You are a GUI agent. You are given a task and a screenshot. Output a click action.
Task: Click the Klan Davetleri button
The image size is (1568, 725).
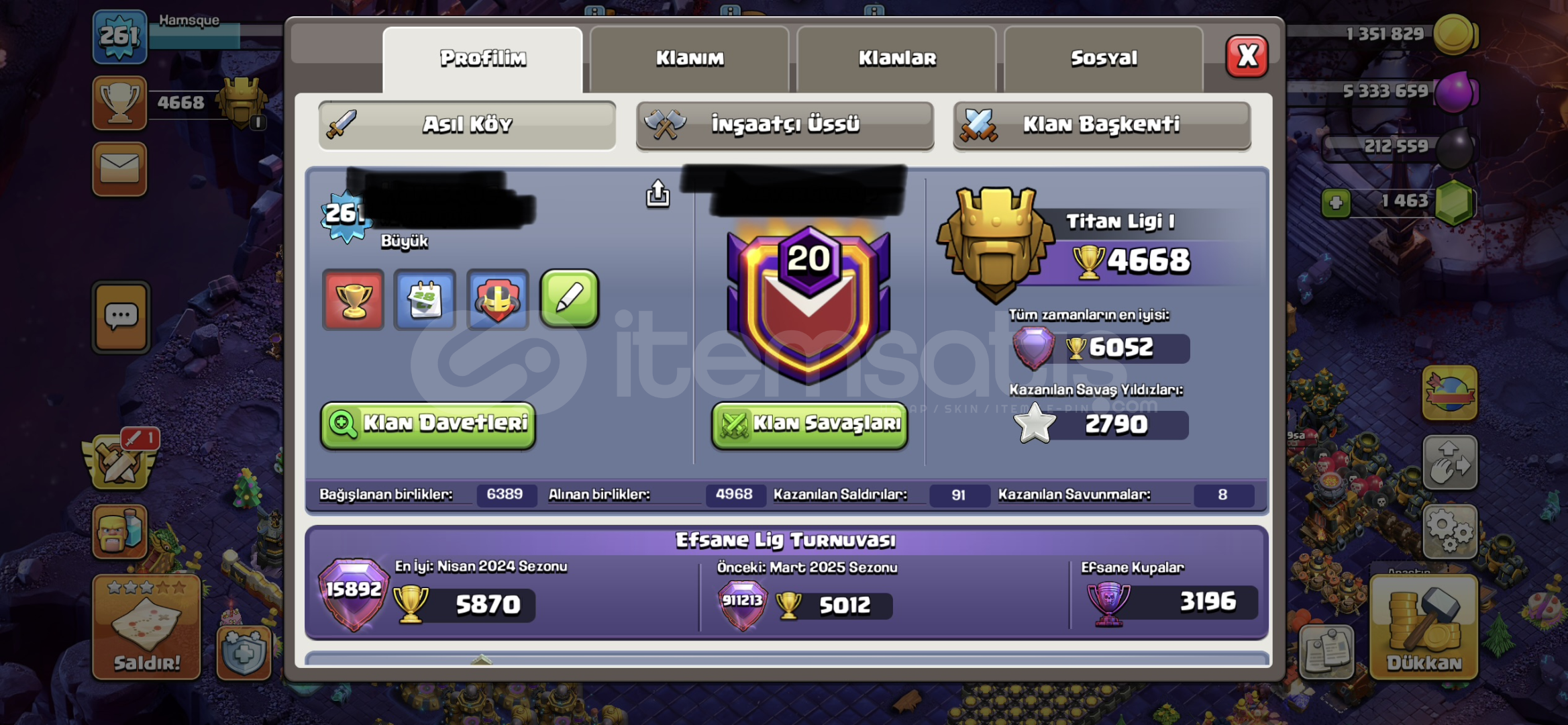(427, 424)
